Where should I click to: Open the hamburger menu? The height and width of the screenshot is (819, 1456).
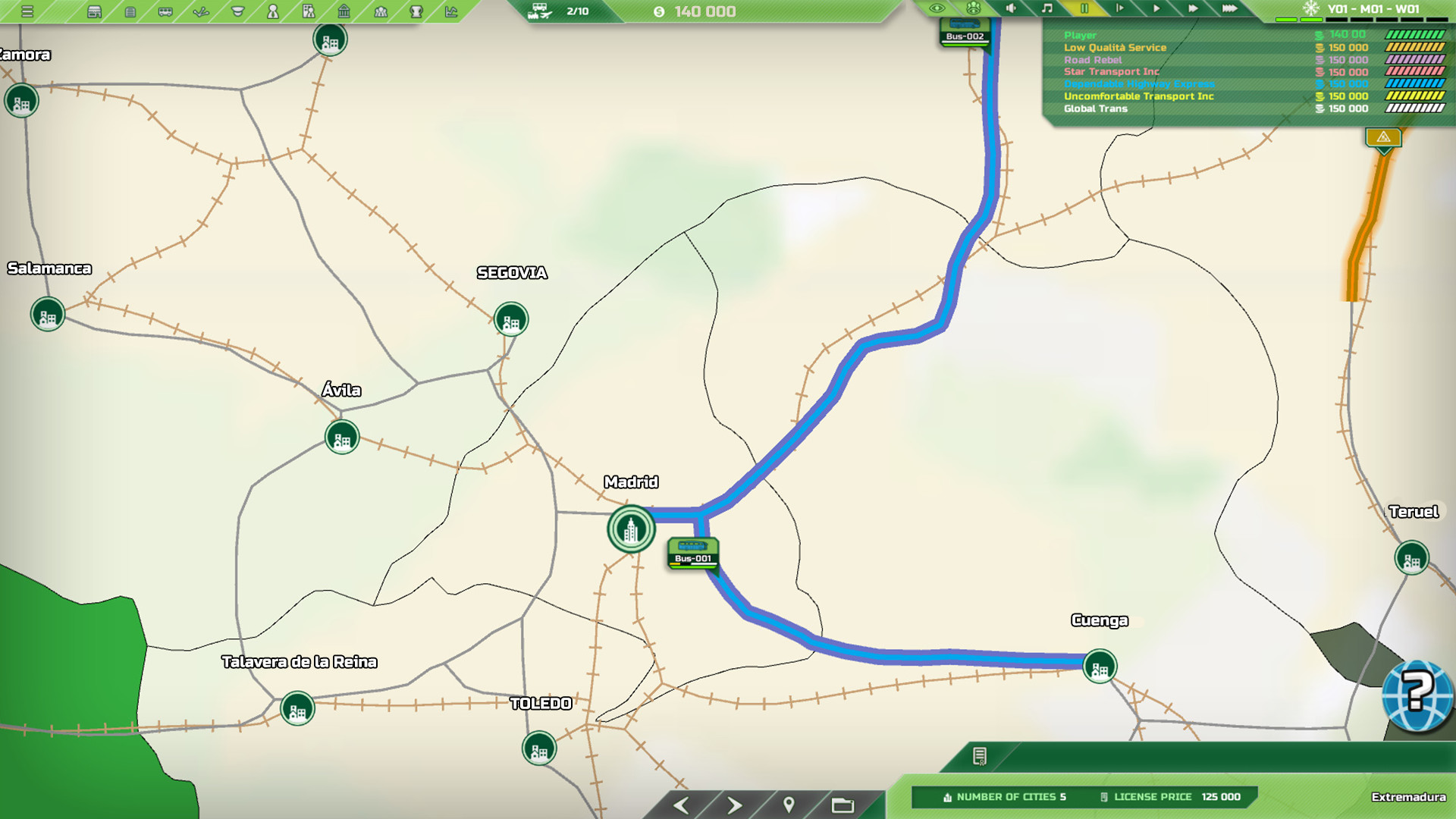coord(27,10)
